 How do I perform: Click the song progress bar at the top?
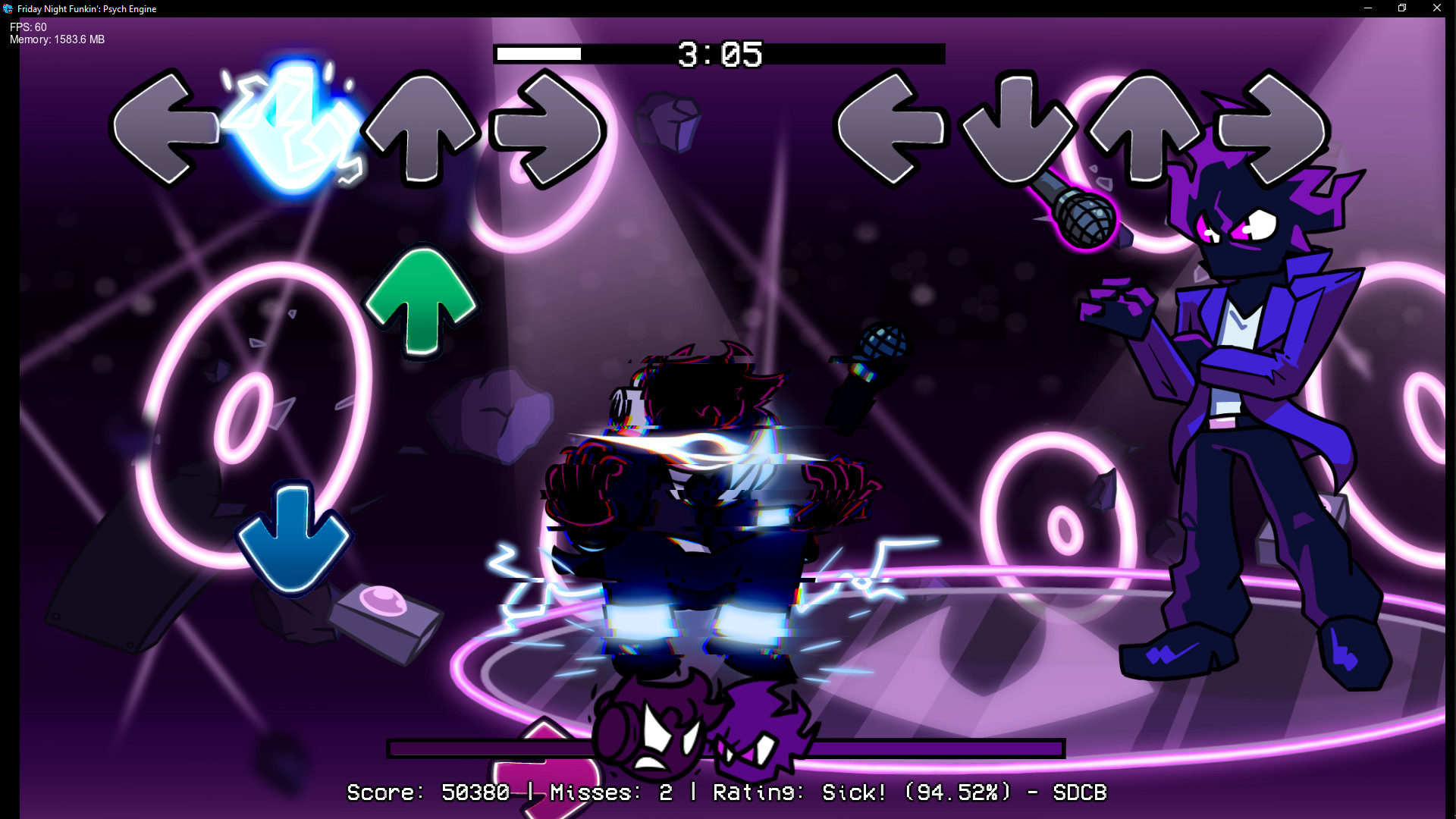pyautogui.click(x=538, y=54)
